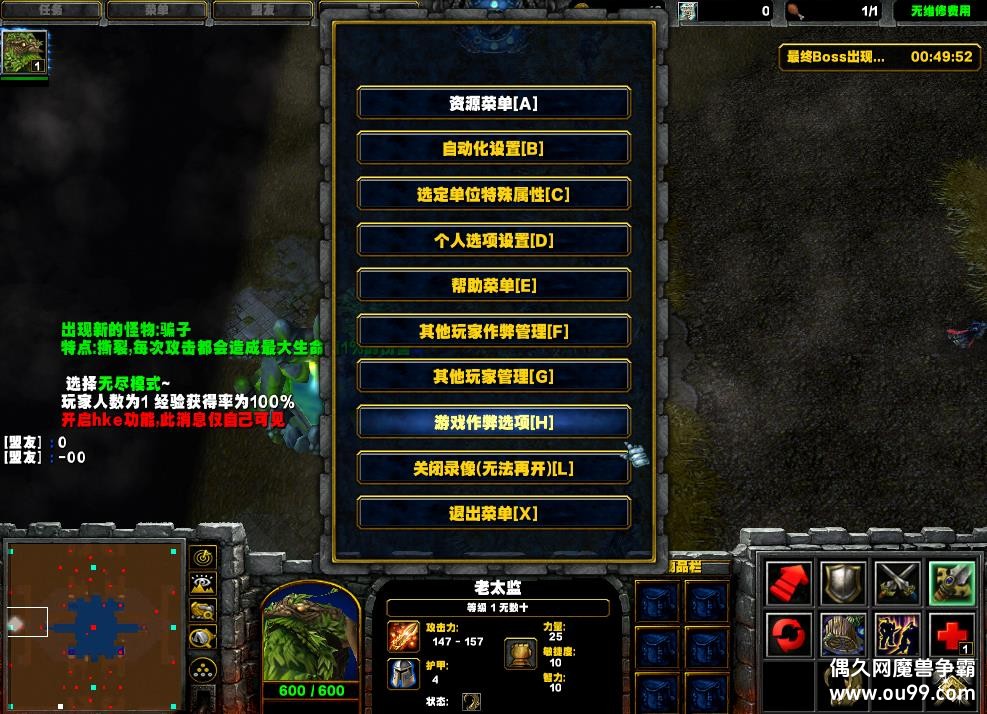
Task: Choose 游戏作弊选项[H]
Action: pyautogui.click(x=493, y=423)
